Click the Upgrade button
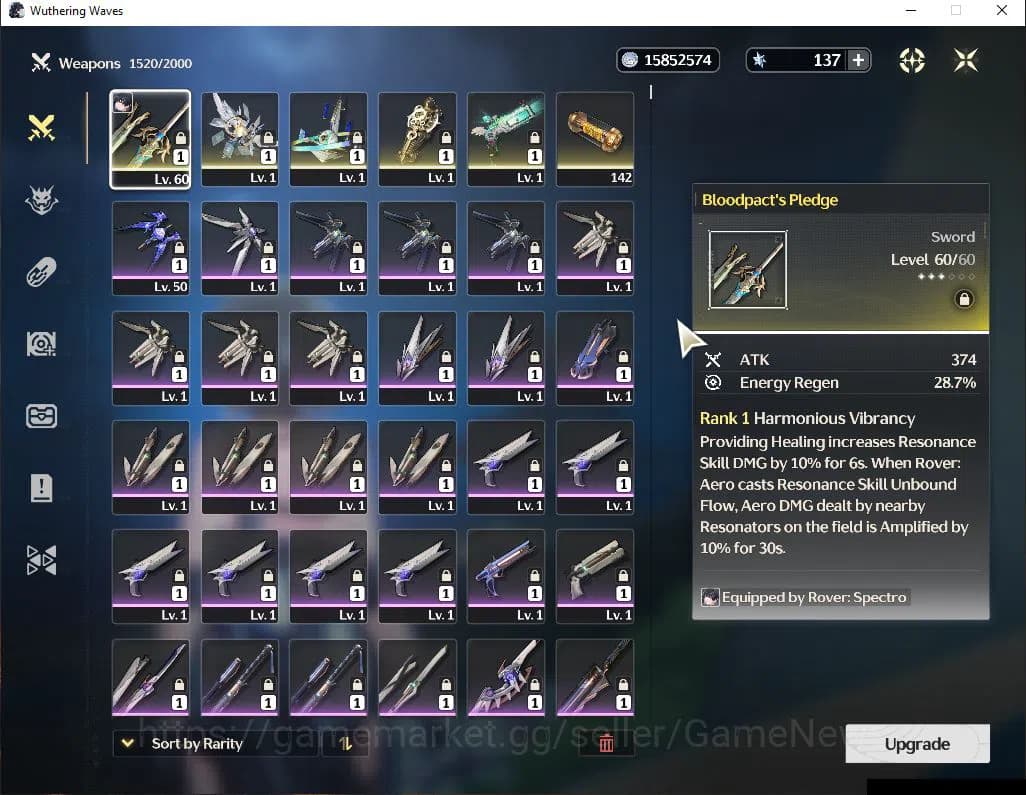The height and width of the screenshot is (795, 1026). pyautogui.click(x=917, y=744)
